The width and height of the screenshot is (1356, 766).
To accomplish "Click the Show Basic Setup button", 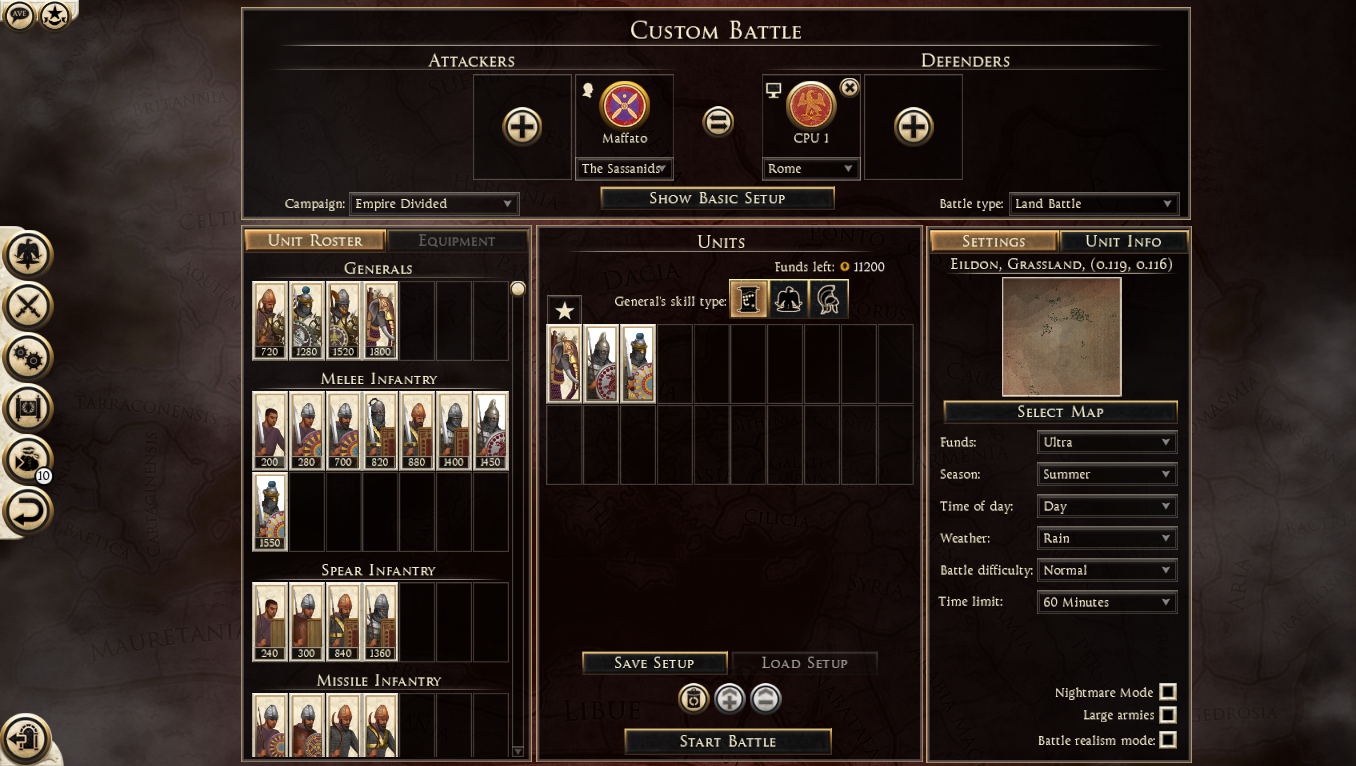I will [717, 198].
